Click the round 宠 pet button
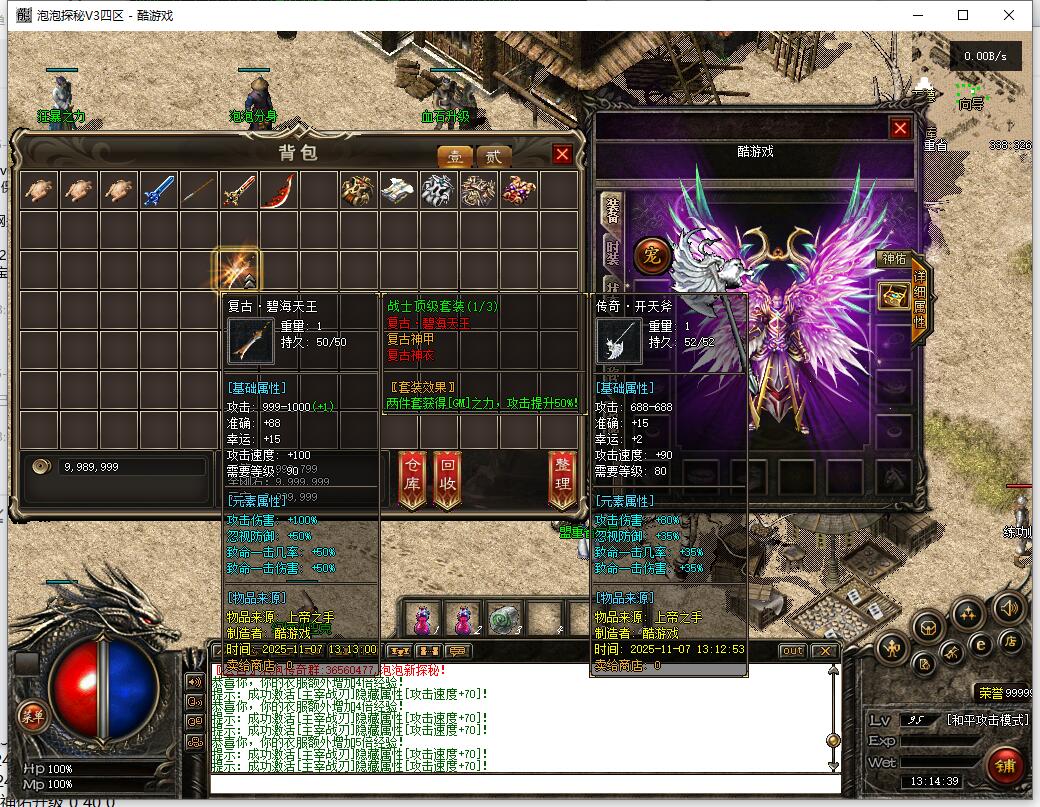 coord(651,255)
